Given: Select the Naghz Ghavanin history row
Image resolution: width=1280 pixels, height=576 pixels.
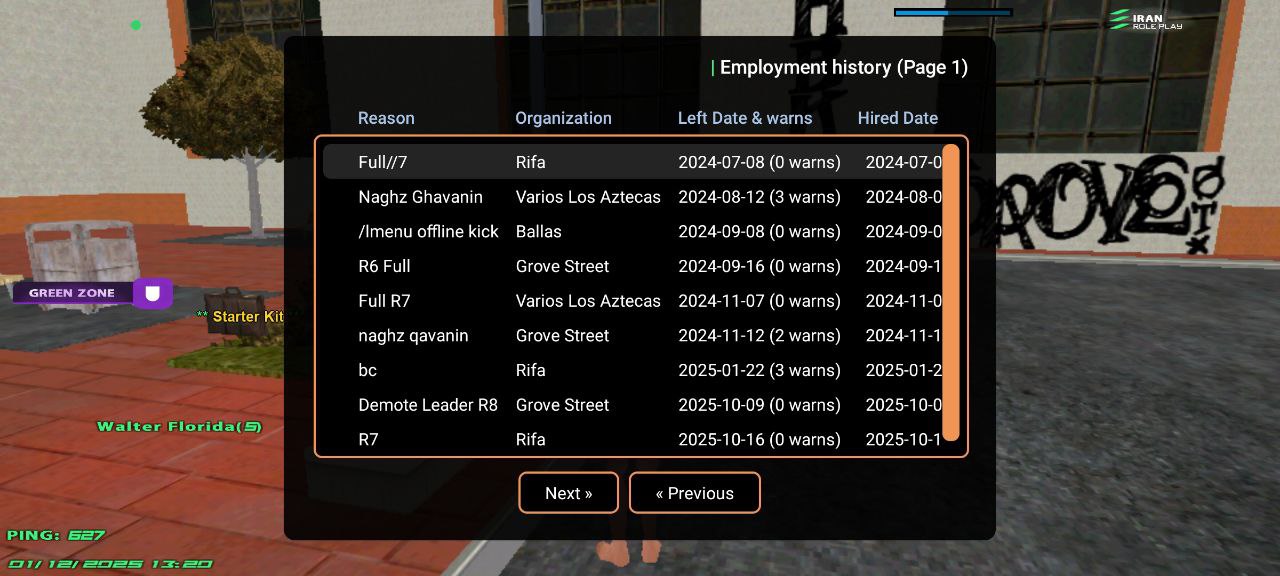Looking at the screenshot, I should tap(630, 197).
